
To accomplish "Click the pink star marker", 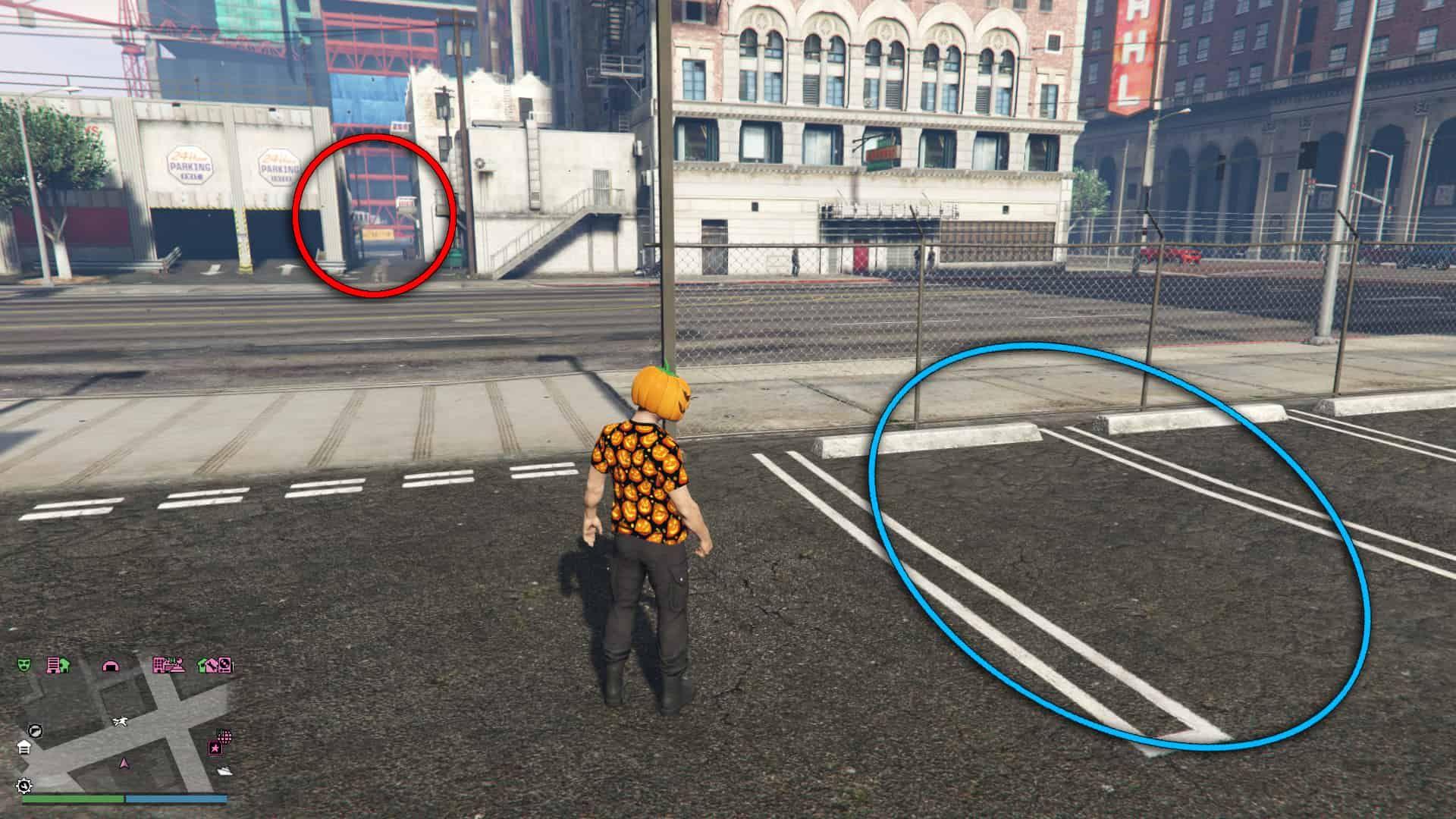I will [215, 748].
